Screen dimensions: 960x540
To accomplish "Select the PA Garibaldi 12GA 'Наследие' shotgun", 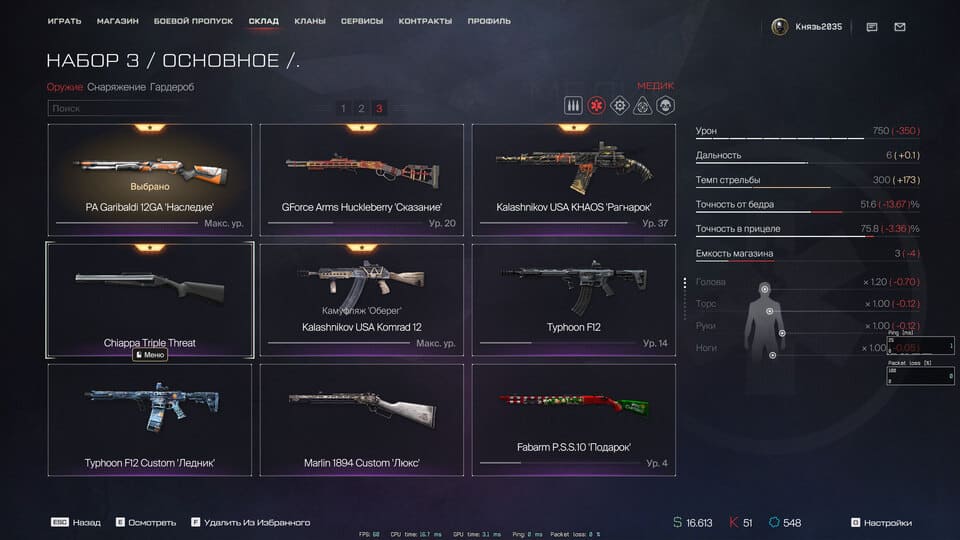I will pyautogui.click(x=150, y=180).
